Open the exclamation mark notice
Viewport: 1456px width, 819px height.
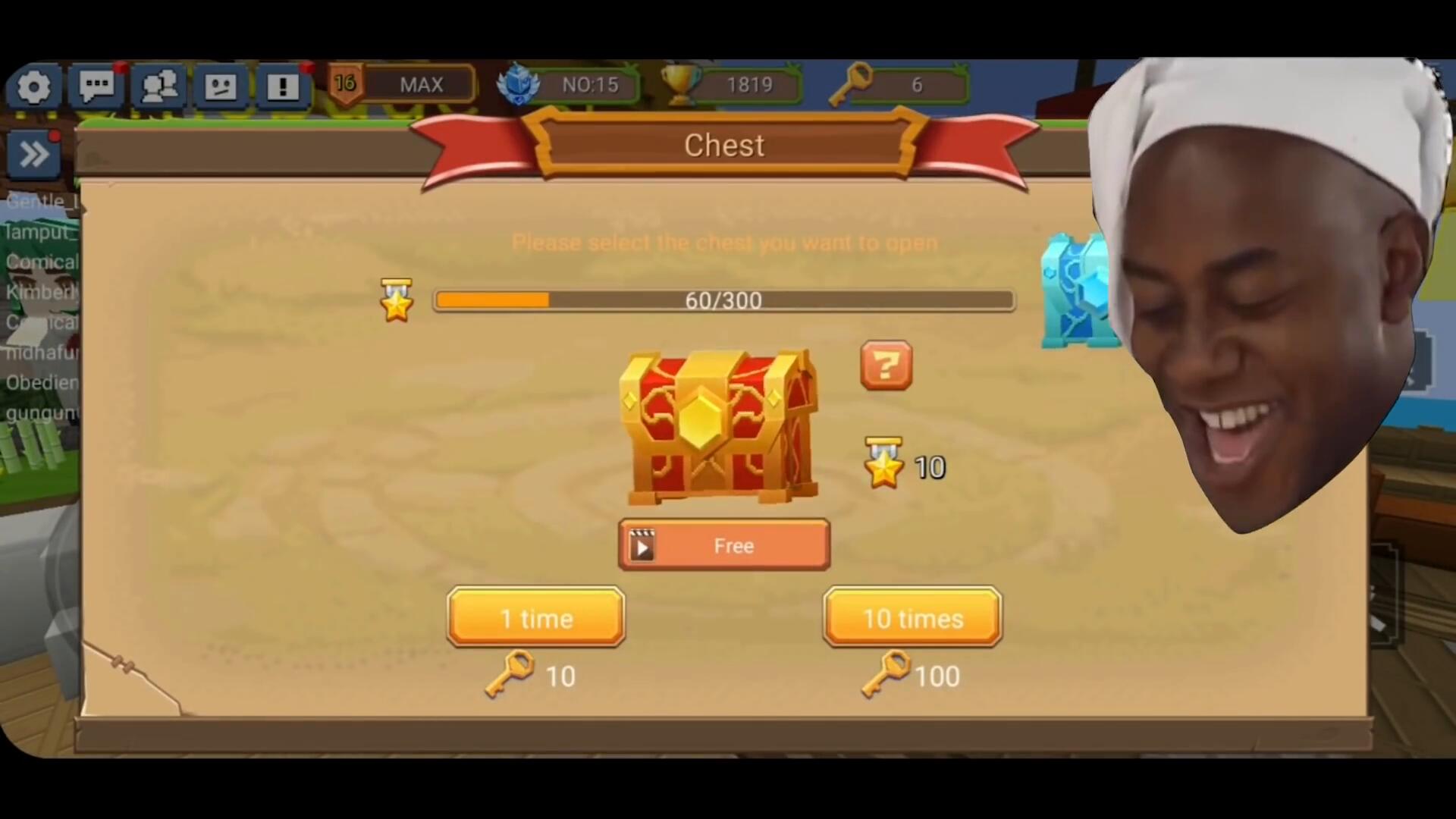283,86
